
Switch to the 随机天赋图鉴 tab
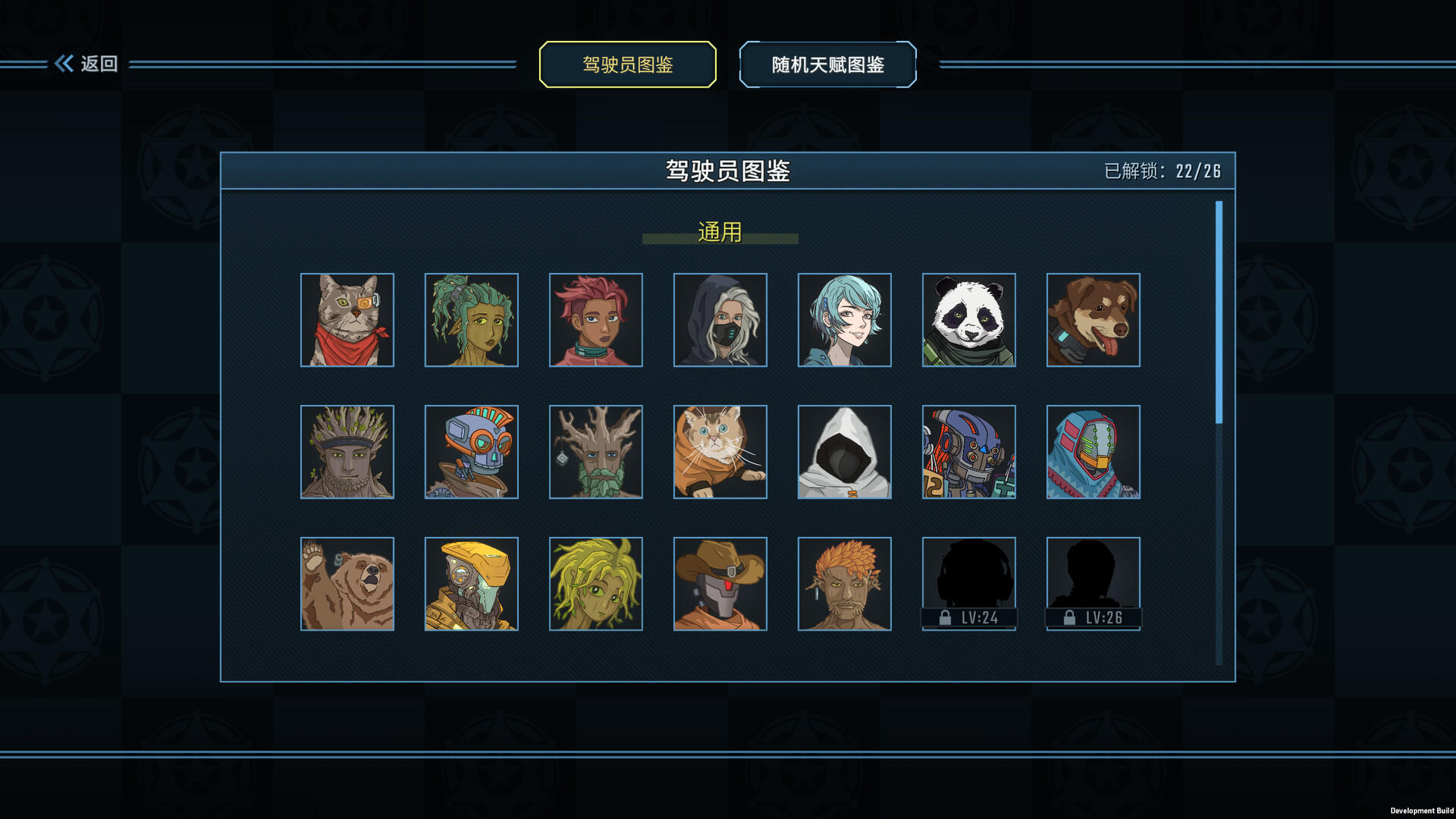[827, 65]
